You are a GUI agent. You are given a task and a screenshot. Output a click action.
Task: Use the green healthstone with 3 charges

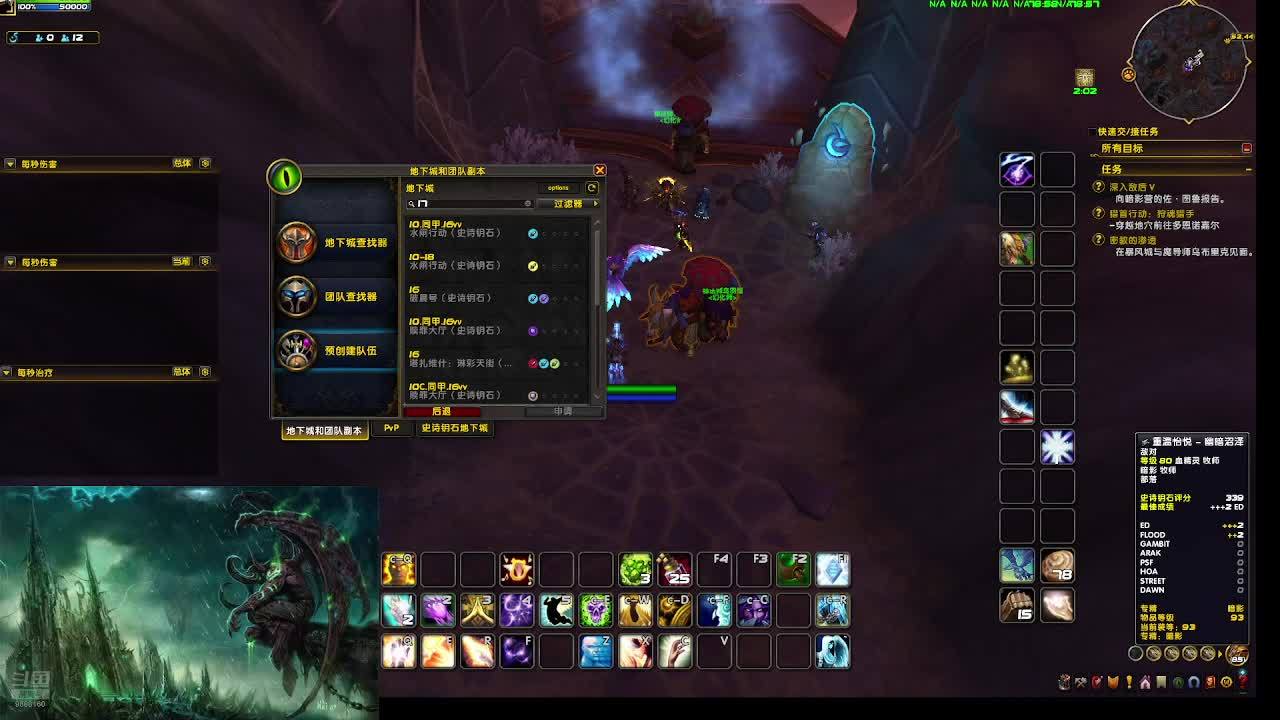pos(635,569)
